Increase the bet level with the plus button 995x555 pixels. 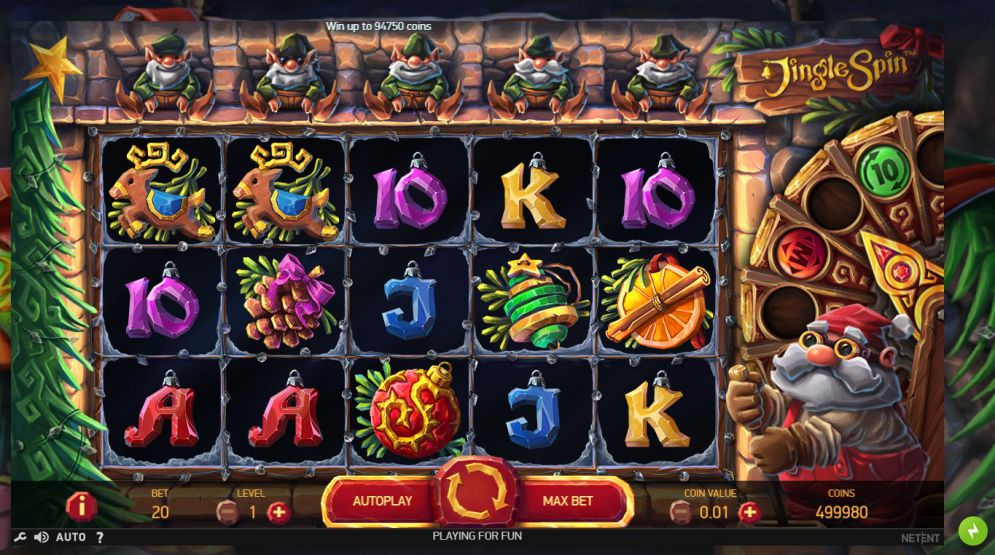point(278,512)
